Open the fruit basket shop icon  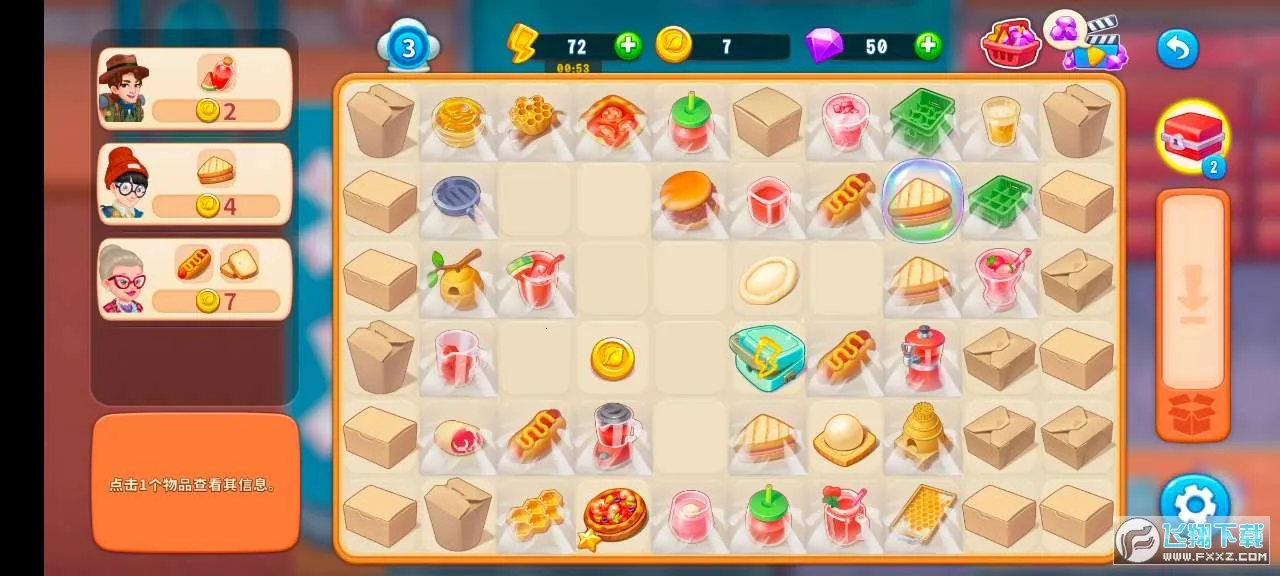(x=1011, y=45)
